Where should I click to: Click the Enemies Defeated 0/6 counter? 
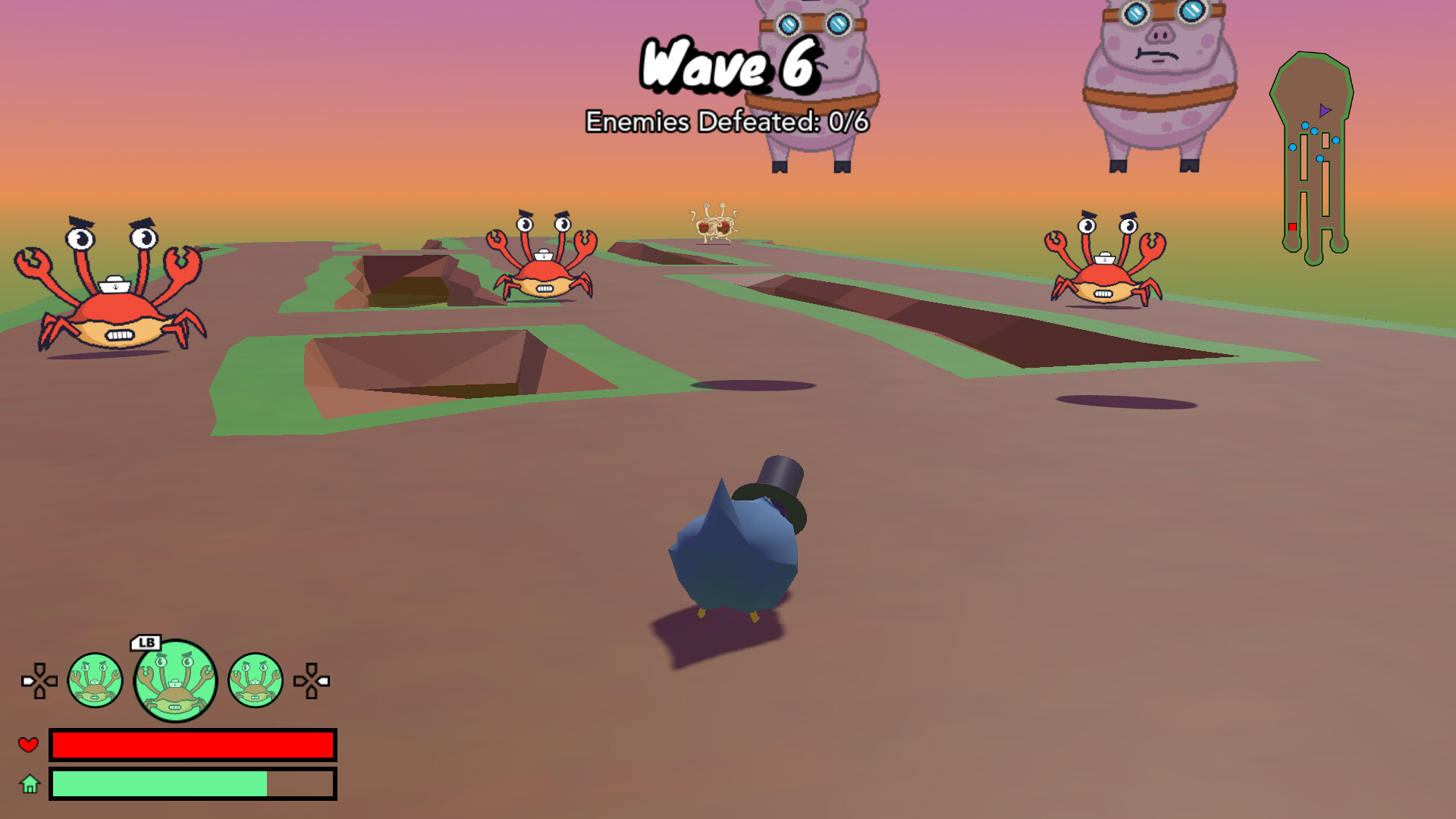(x=728, y=120)
